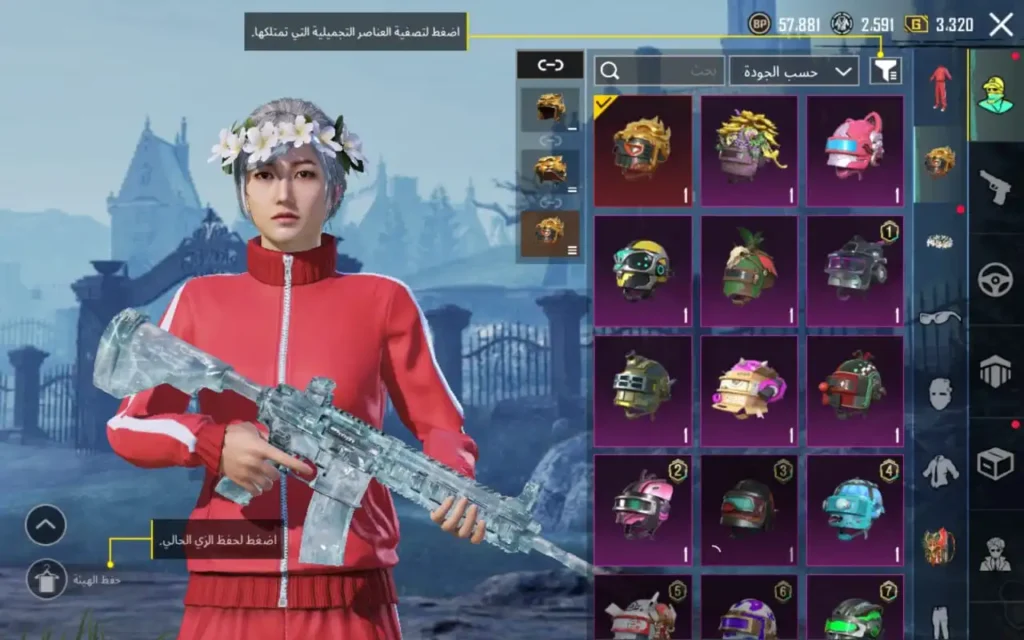
Task: Toggle the helmet level link button
Action: click(550, 65)
